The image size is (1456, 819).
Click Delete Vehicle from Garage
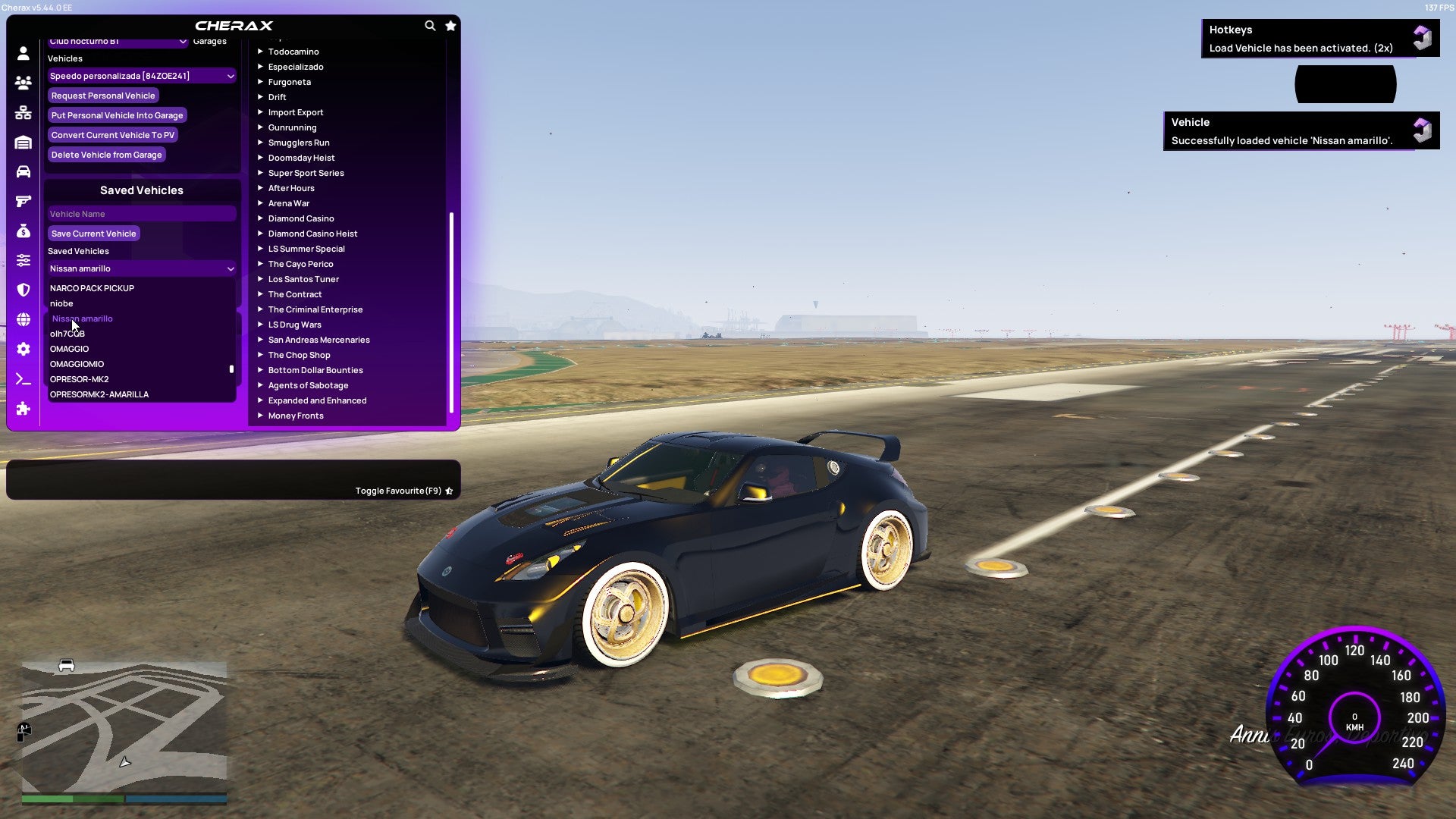[106, 154]
